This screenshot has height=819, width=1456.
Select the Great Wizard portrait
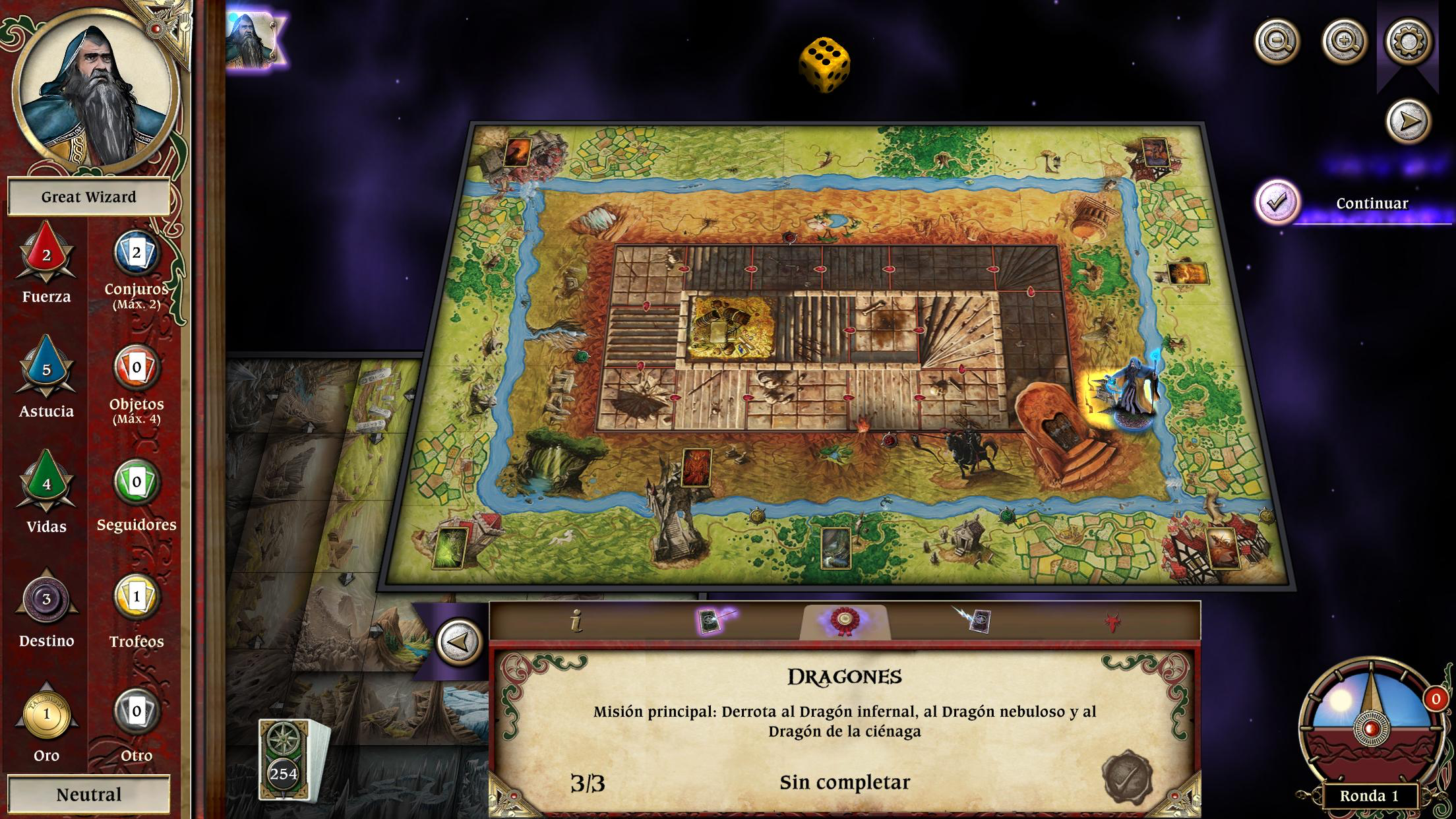click(x=95, y=89)
